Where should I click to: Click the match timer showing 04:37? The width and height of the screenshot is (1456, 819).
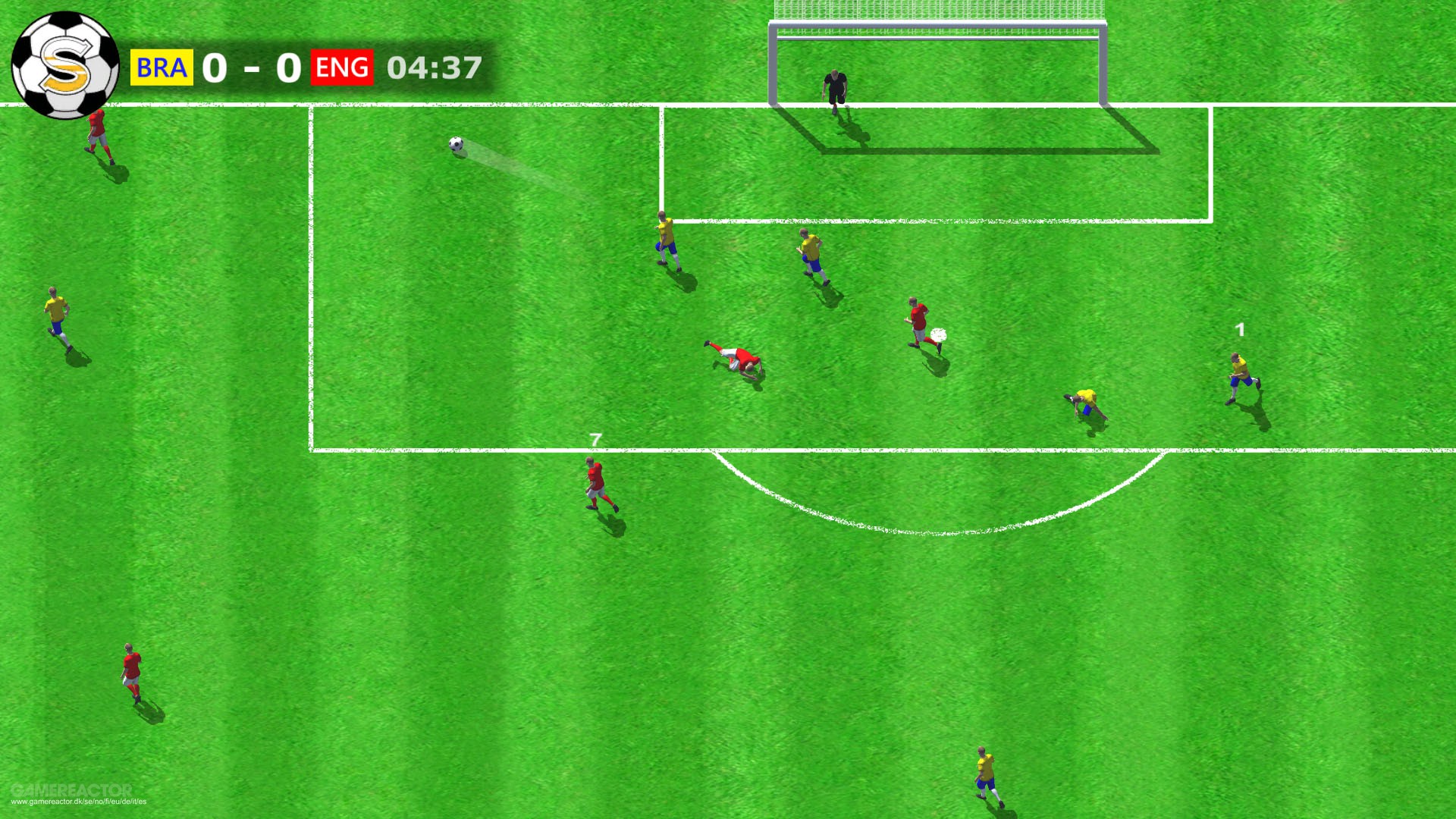[434, 68]
